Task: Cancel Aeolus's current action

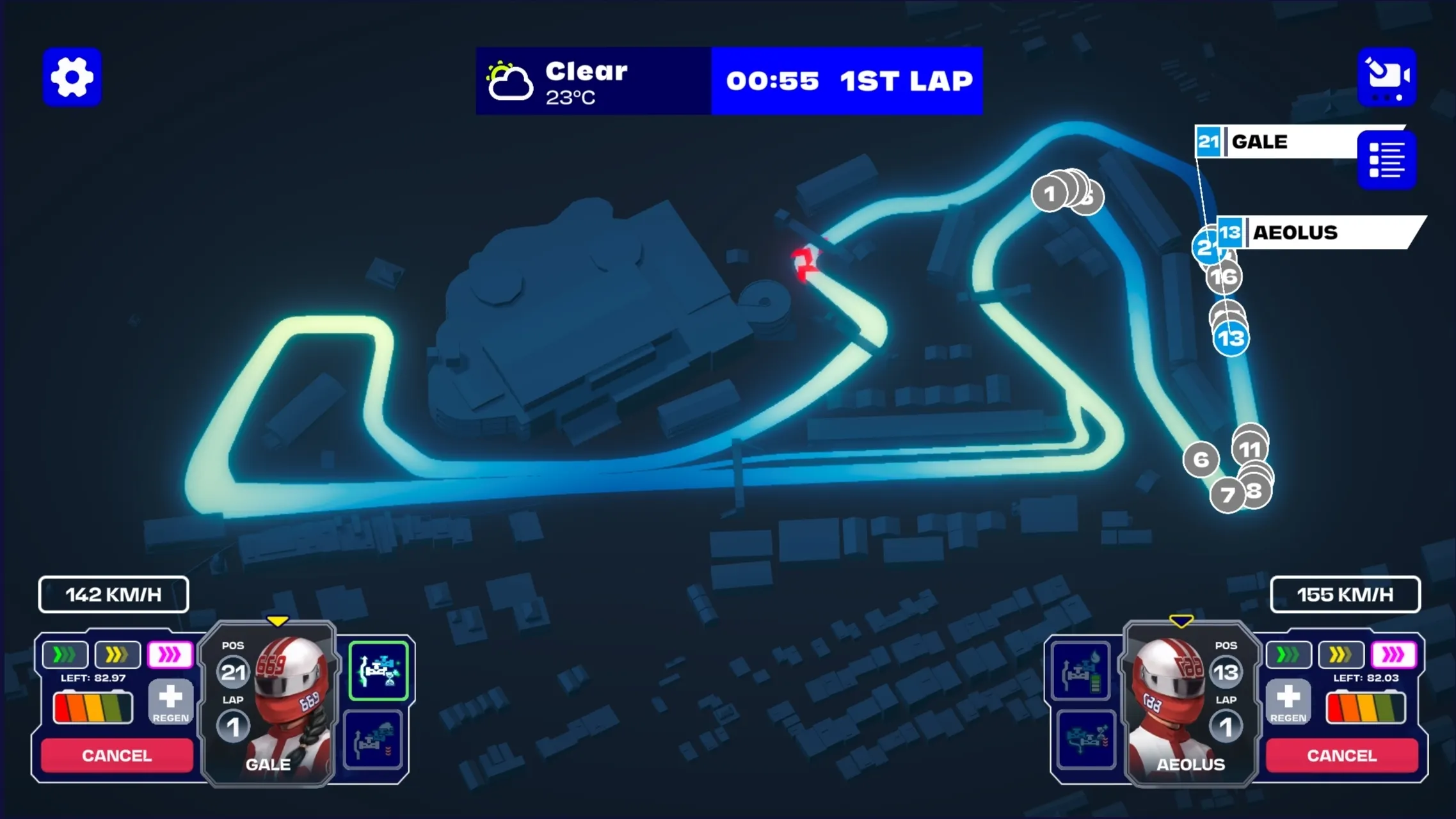Action: click(x=1341, y=755)
